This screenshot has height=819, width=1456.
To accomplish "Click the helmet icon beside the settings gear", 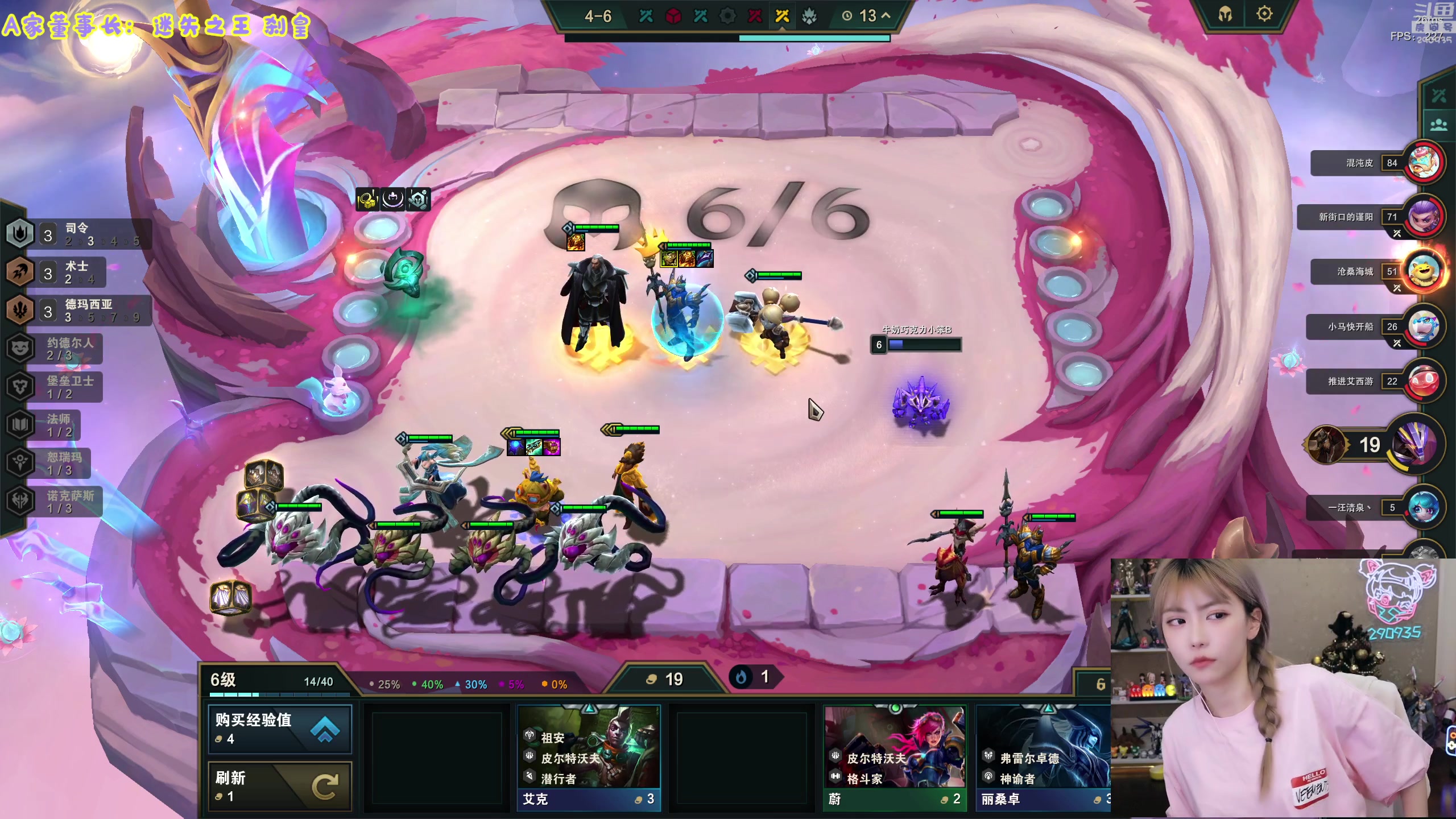I will point(1225,14).
